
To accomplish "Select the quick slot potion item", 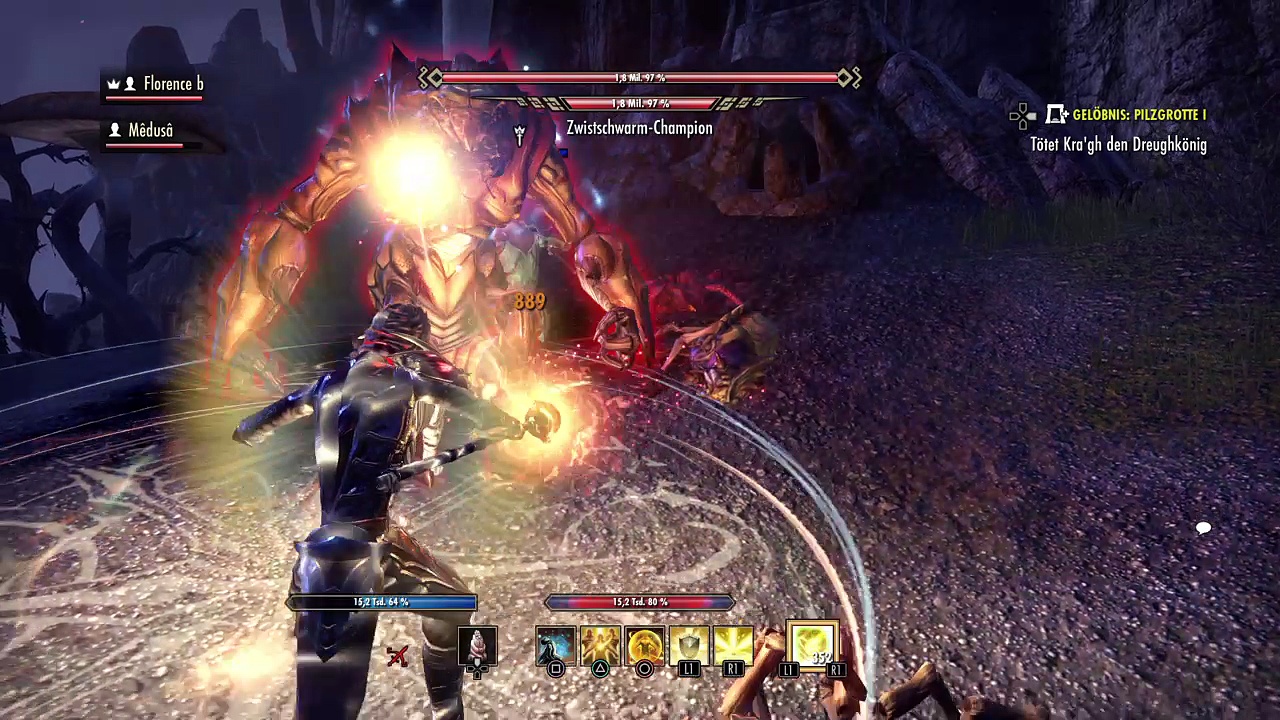I will 477,645.
